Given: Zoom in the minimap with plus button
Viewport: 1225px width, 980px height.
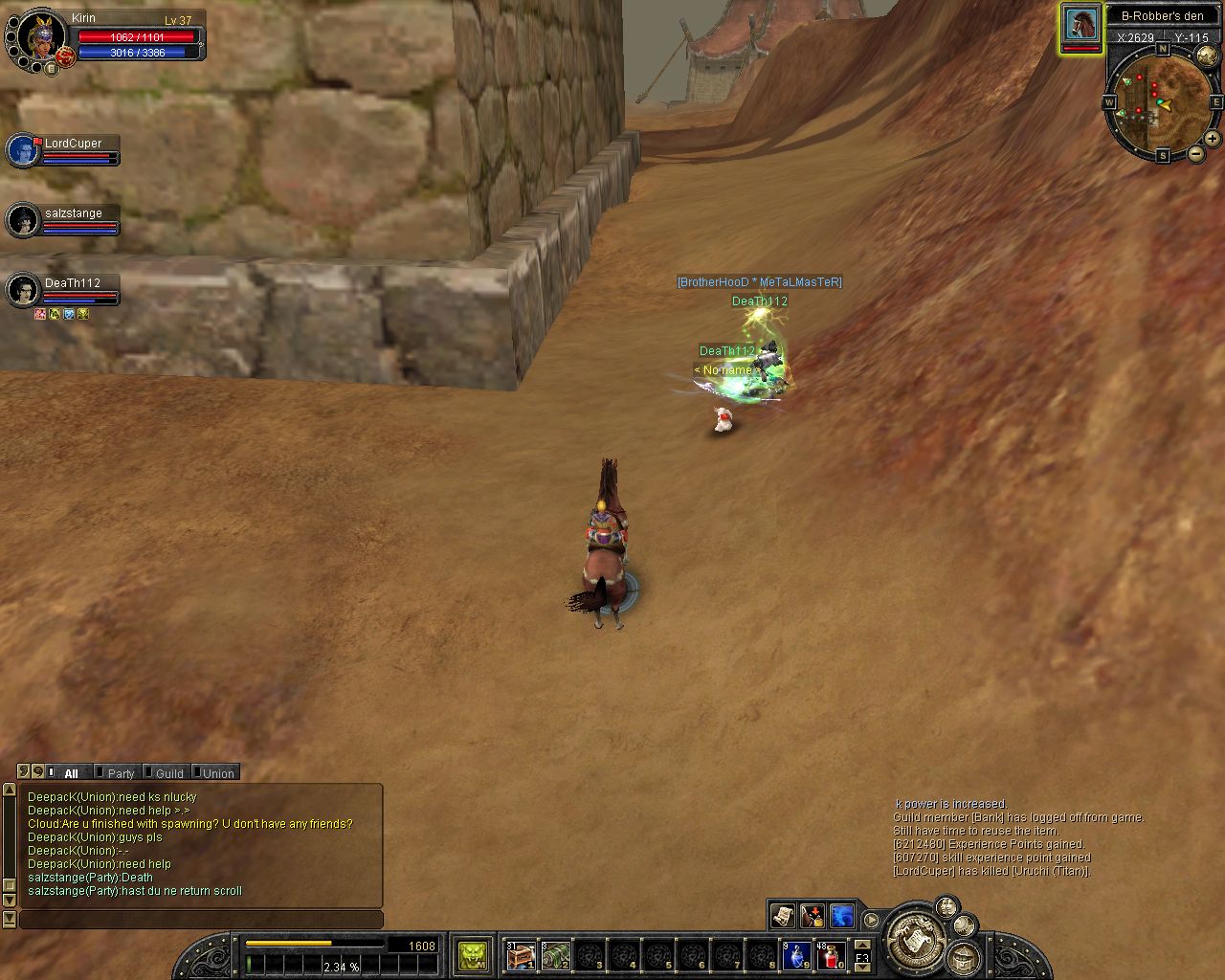Looking at the screenshot, I should point(1212,139).
